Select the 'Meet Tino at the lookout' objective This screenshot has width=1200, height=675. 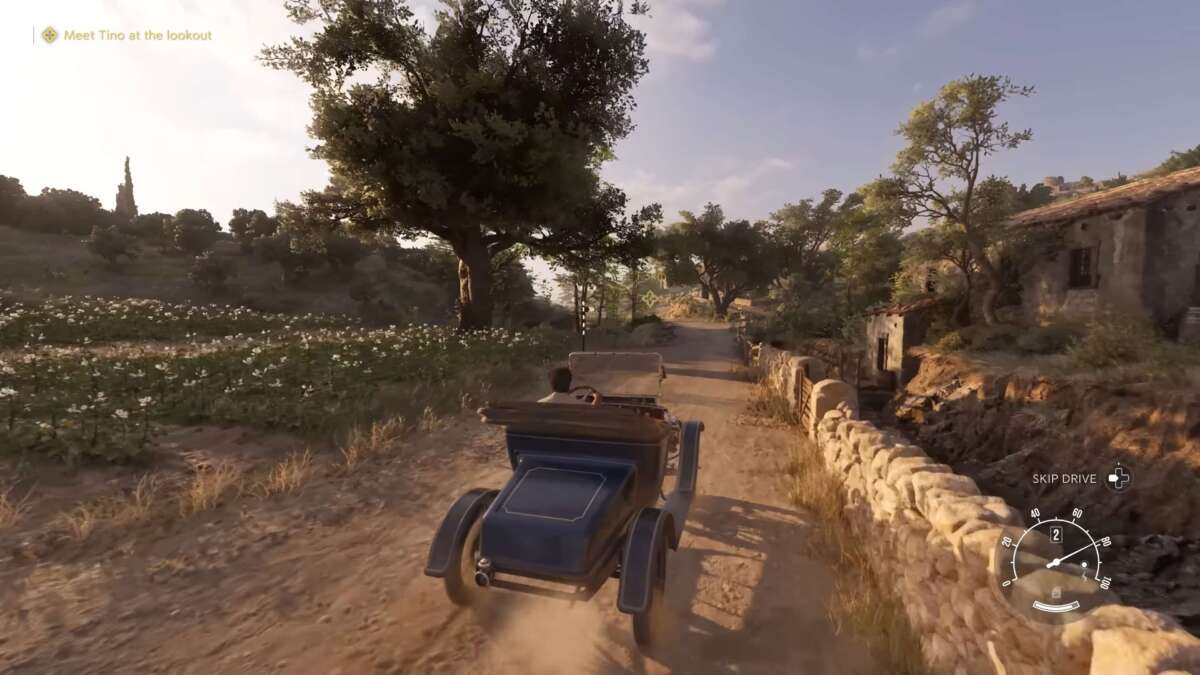coord(137,35)
